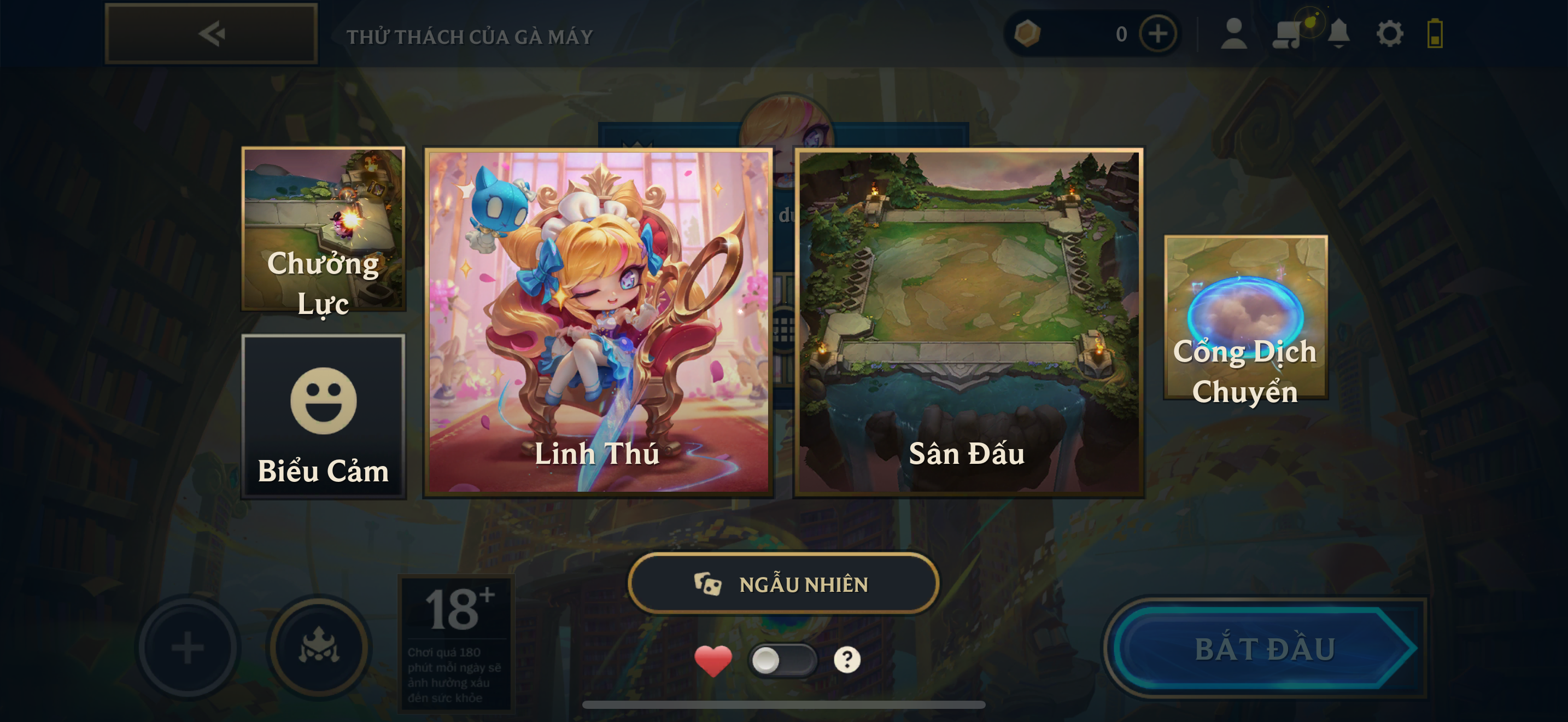Click the red heart favorite icon
Viewport: 1568px width, 722px height.
[713, 661]
